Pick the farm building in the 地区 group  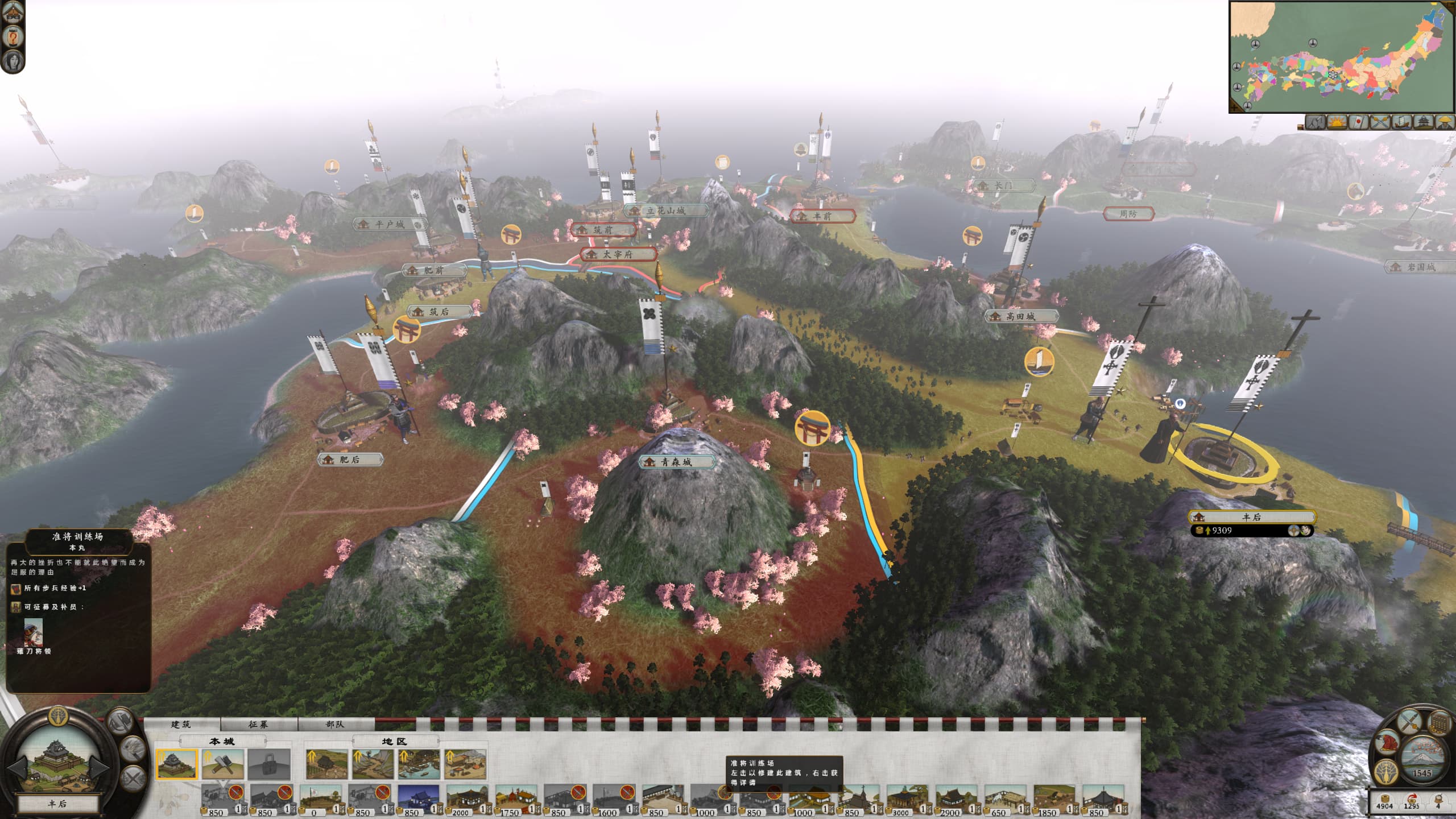326,764
